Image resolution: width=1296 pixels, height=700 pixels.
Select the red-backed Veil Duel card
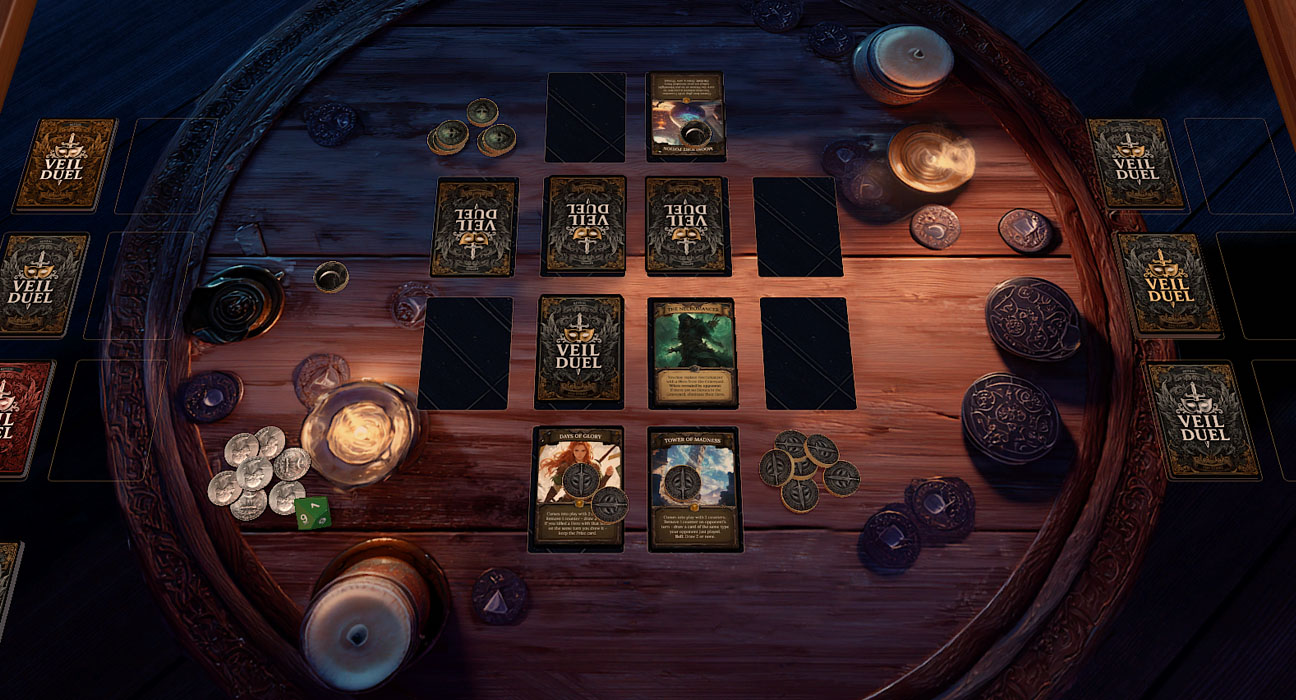(22, 418)
